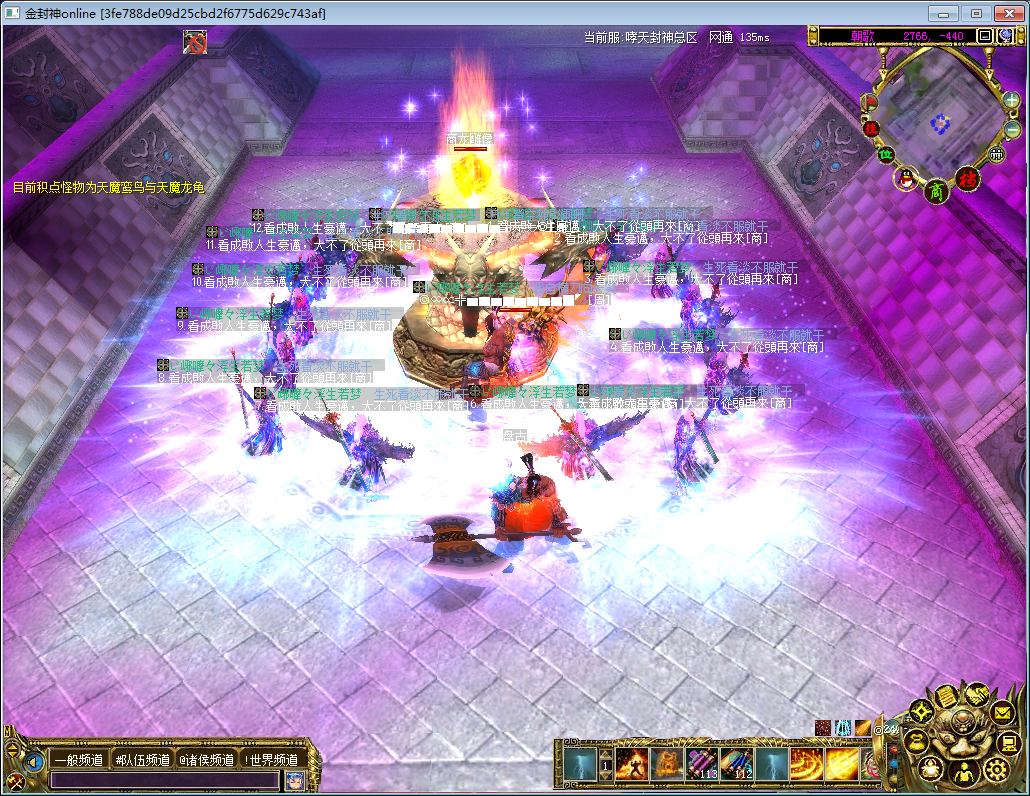The image size is (1030, 796).
Task: Open the emoticon face button beside chat
Action: 294,780
